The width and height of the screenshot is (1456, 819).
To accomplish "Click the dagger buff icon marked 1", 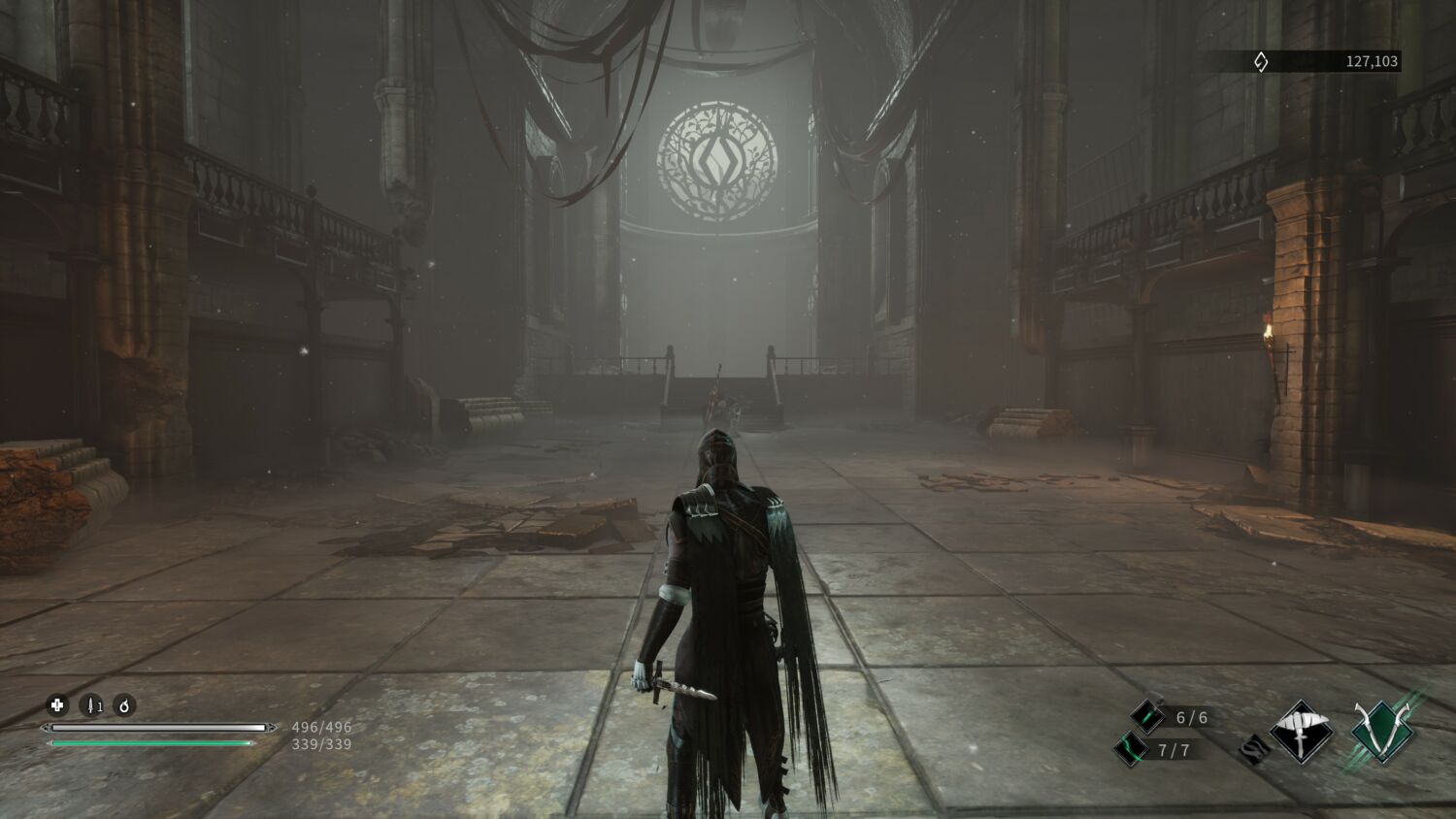I will (x=91, y=705).
